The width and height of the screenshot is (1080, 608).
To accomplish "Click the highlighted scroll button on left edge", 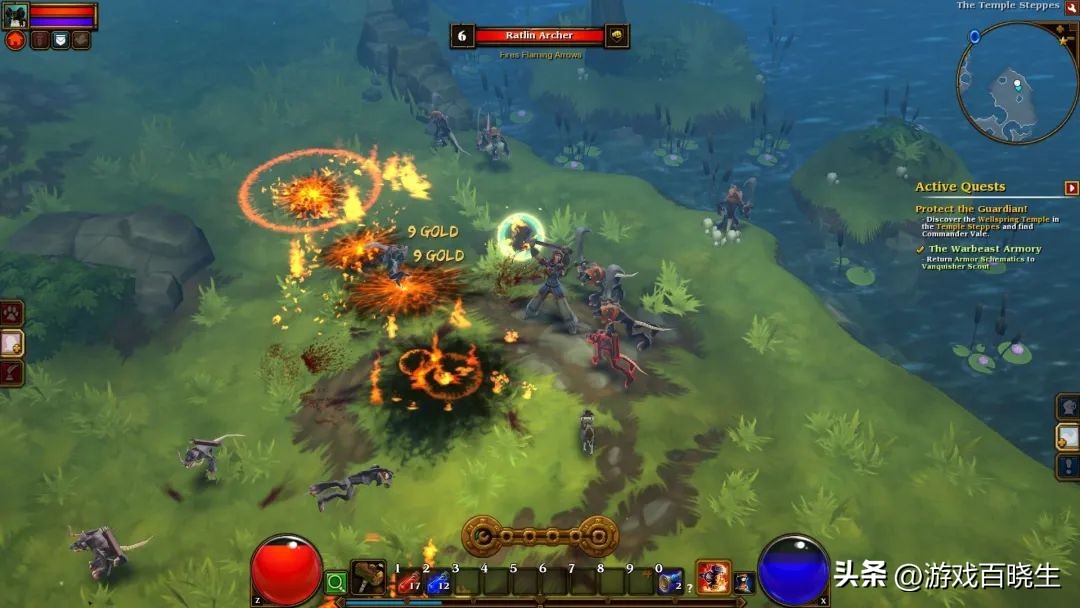I will click(11, 343).
